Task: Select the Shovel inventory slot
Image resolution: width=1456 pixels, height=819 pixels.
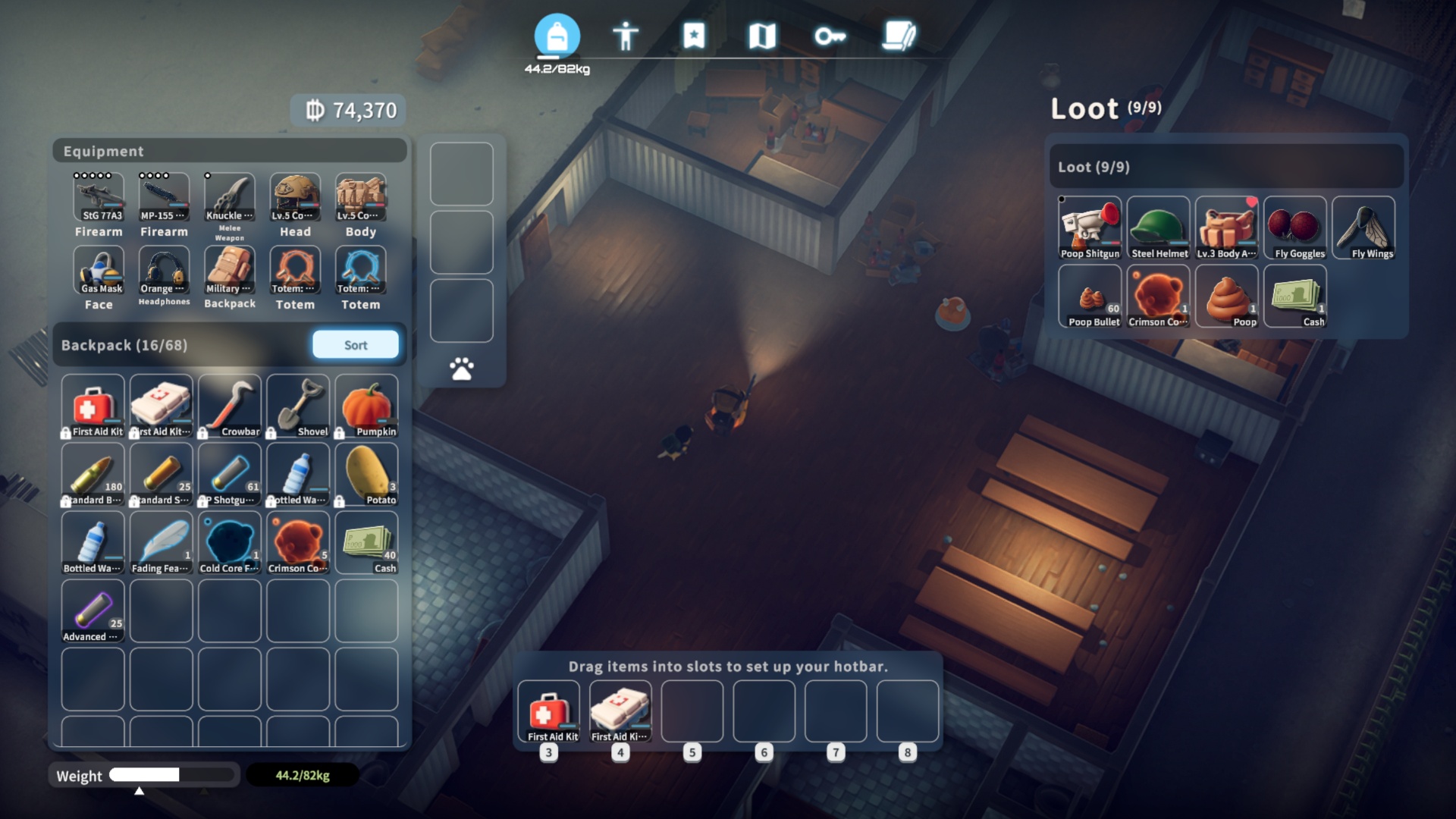Action: (298, 406)
